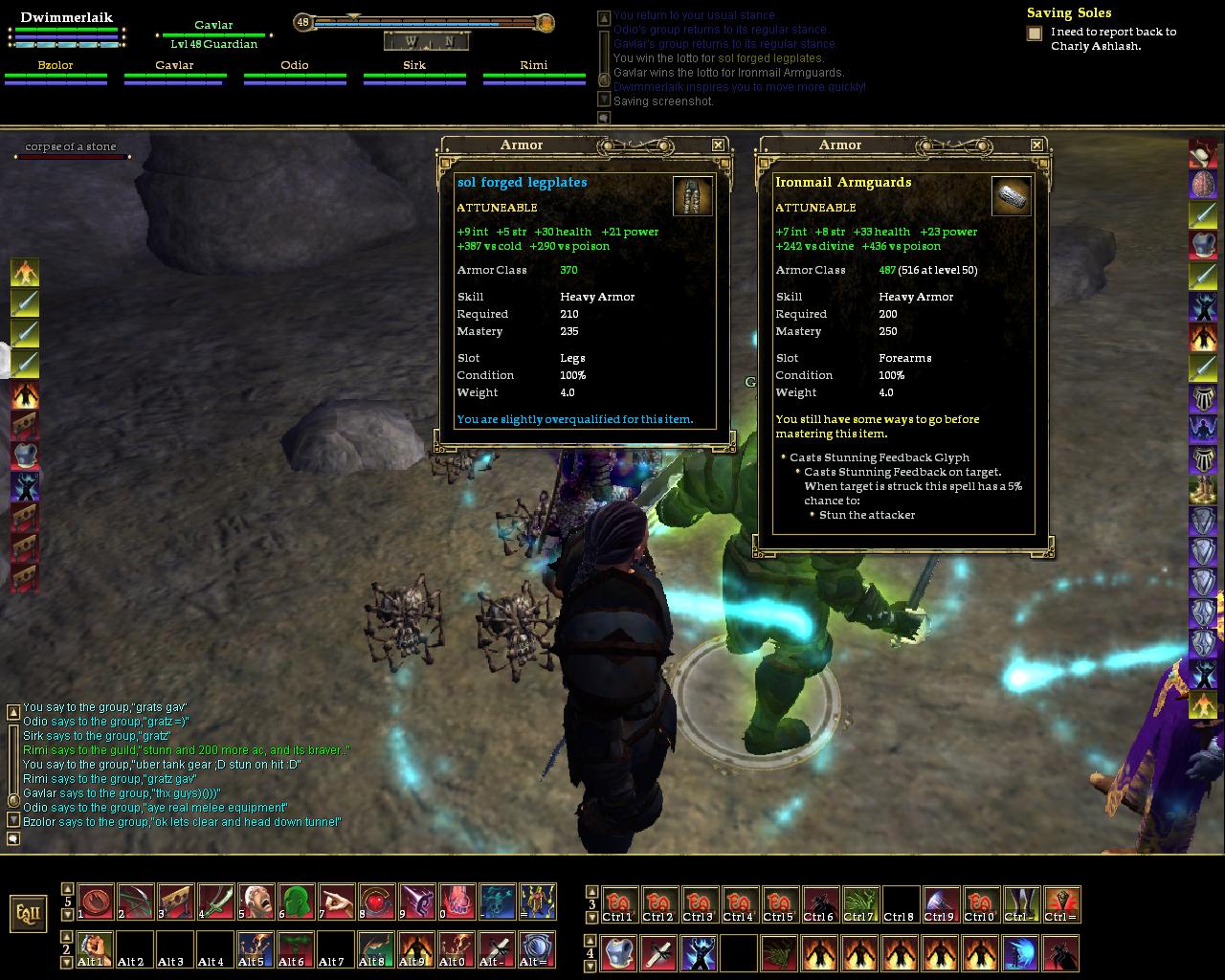Open the Saving Soles quest tracker entry
This screenshot has height=980, width=1225.
1069,13
